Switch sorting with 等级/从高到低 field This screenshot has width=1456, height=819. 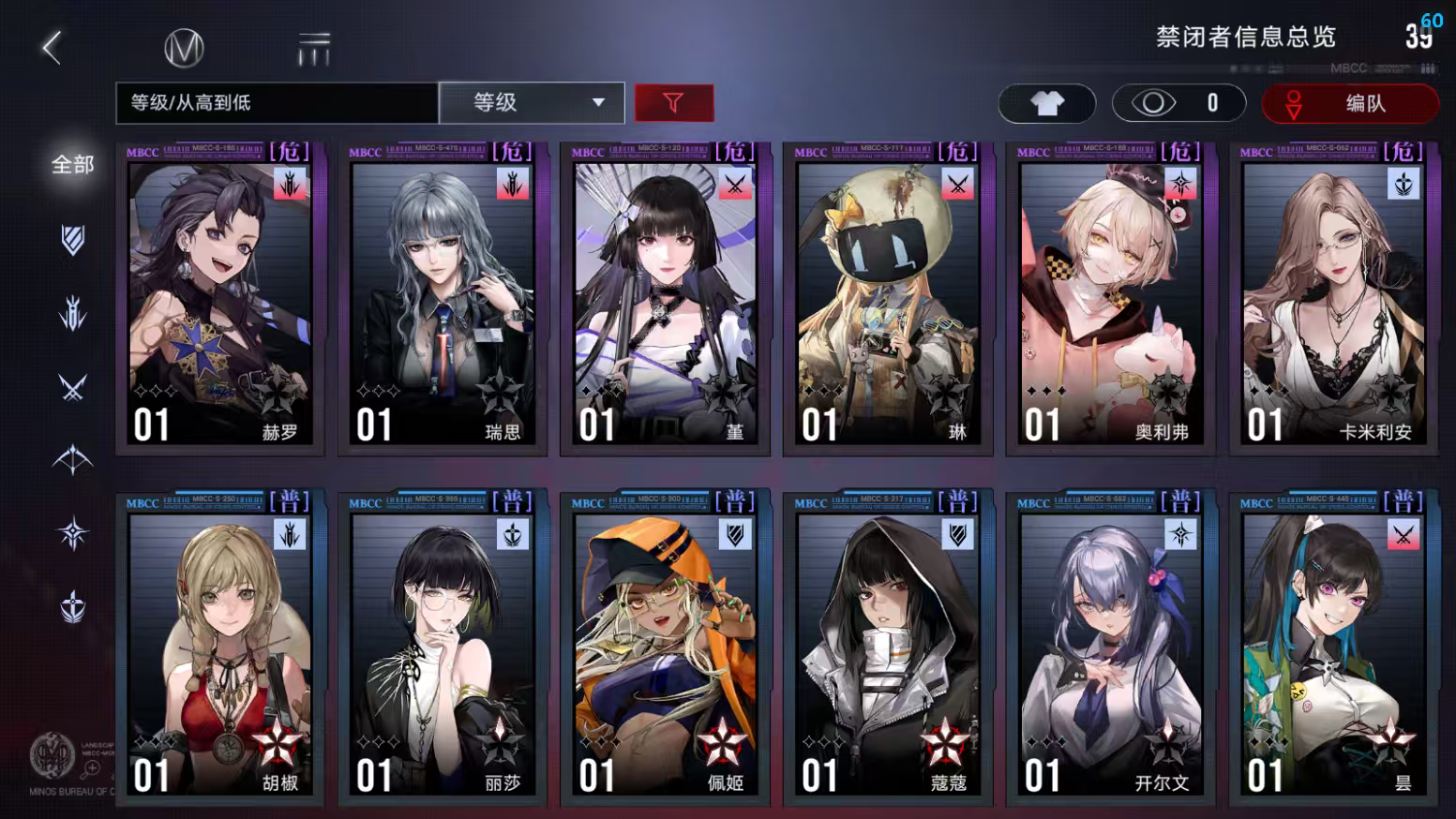click(275, 103)
